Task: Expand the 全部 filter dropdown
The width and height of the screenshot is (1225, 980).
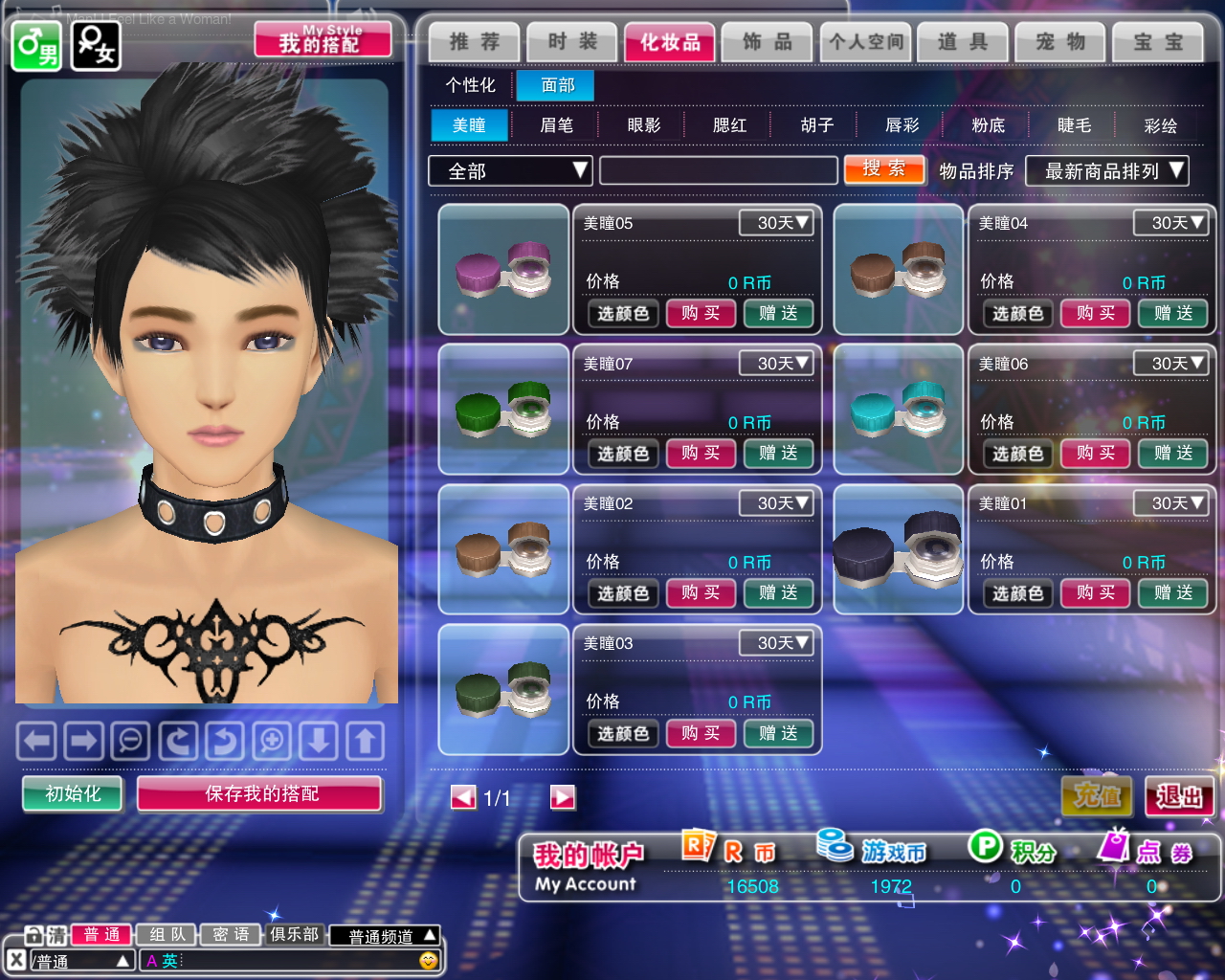Action: (510, 171)
